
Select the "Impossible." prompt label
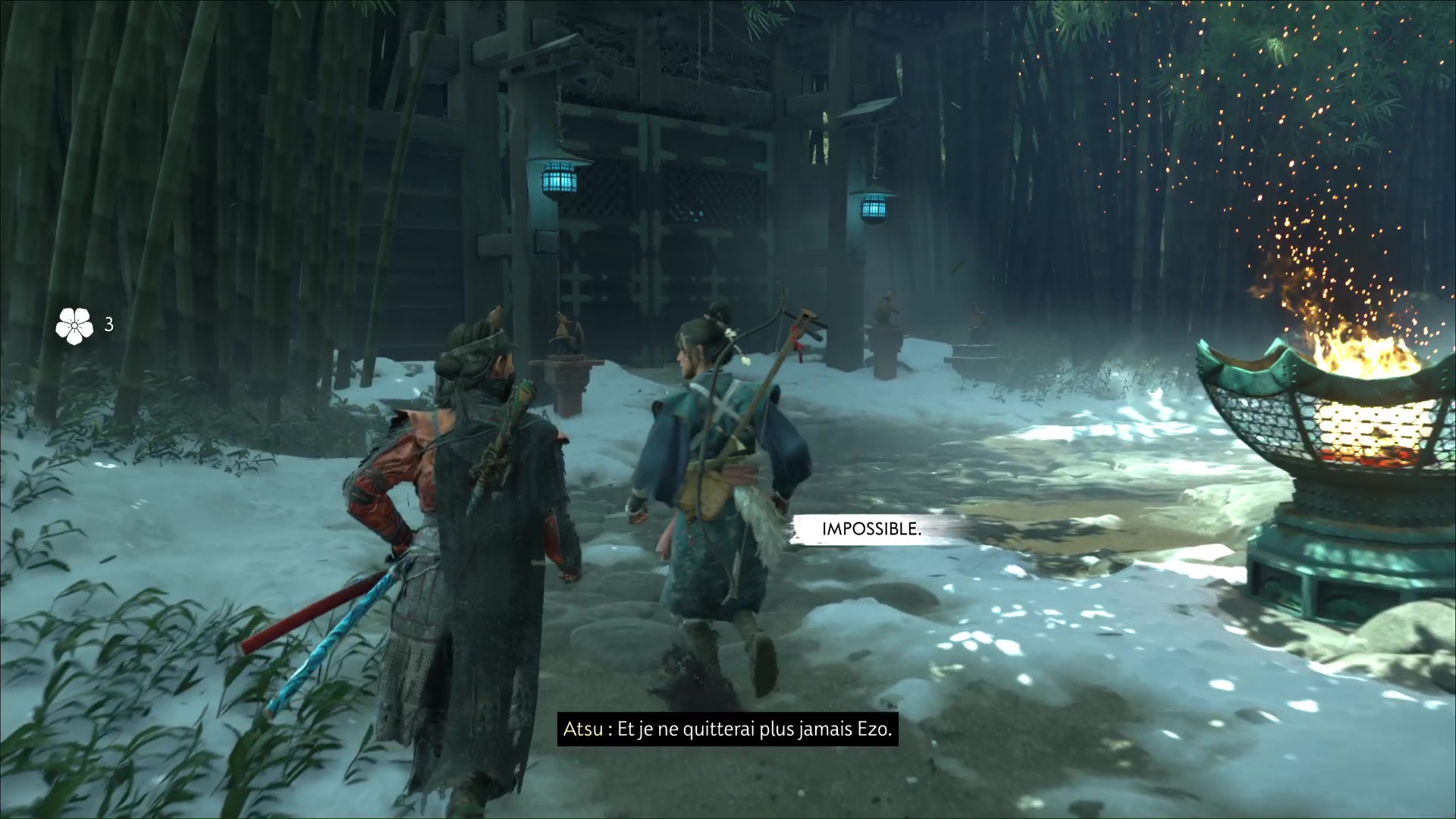pos(871,529)
